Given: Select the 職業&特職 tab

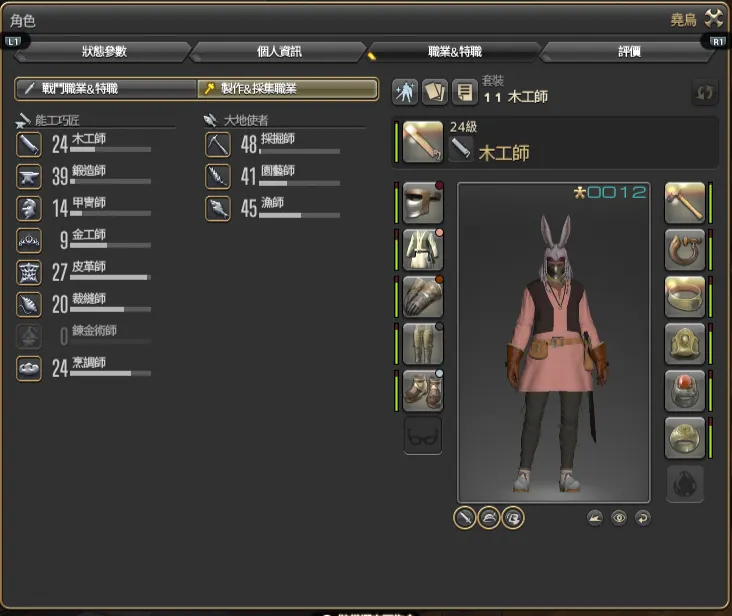Looking at the screenshot, I should (x=454, y=52).
